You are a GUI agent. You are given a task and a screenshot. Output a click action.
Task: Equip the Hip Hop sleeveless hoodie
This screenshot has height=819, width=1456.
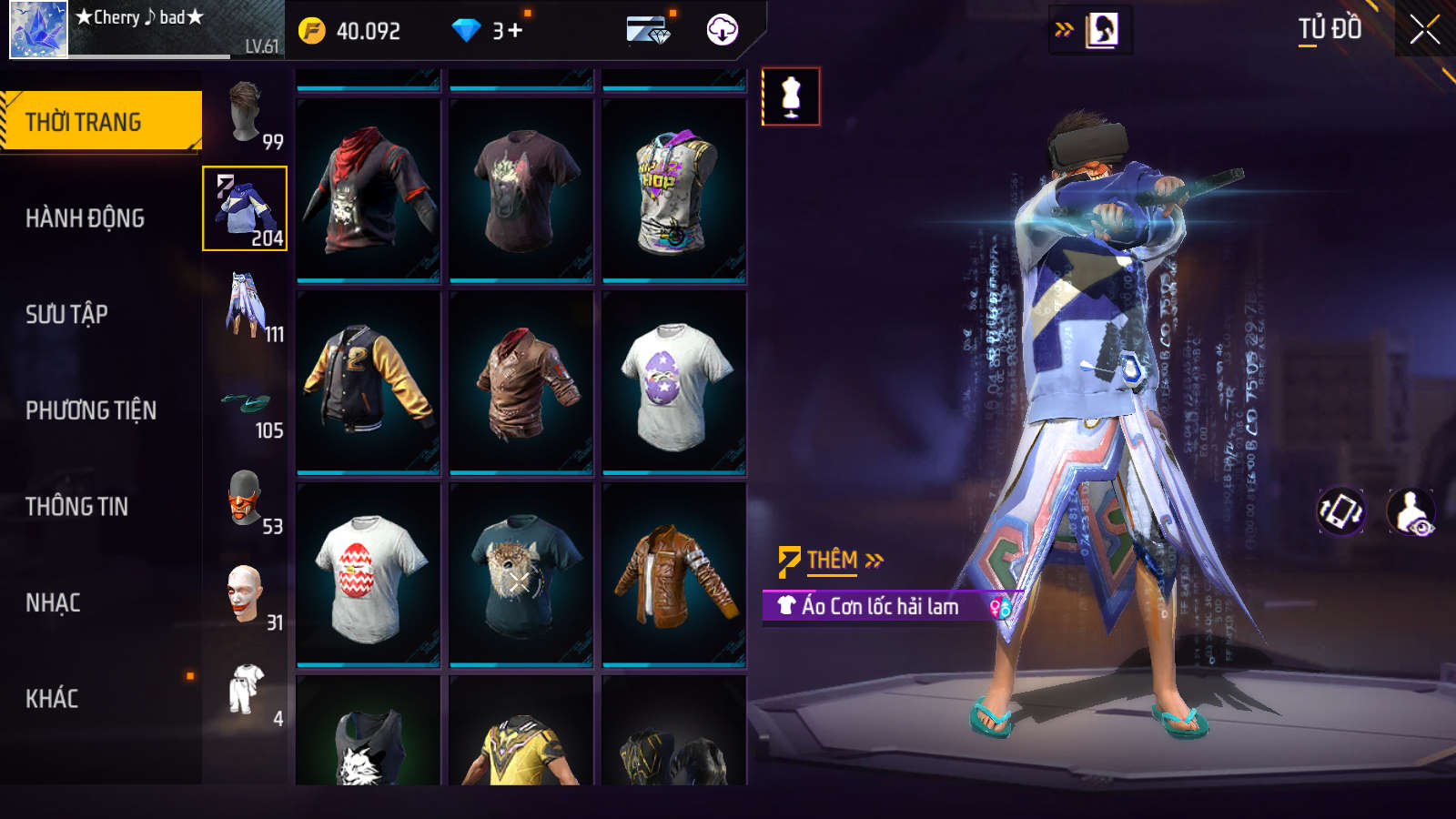click(x=673, y=190)
